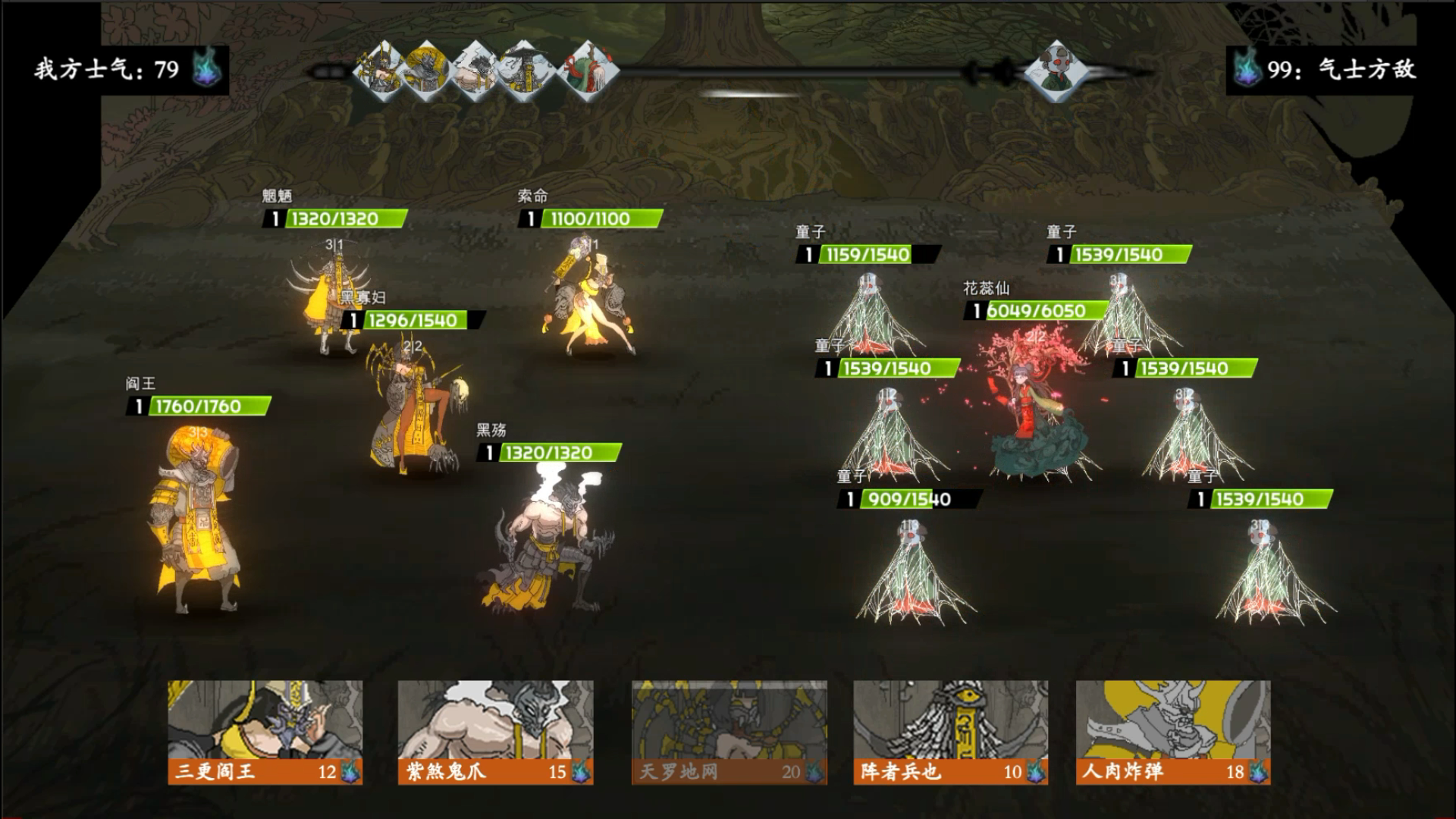Activate the 紫煞鬼爪 skill card
The image size is (1456, 819).
pos(495,732)
